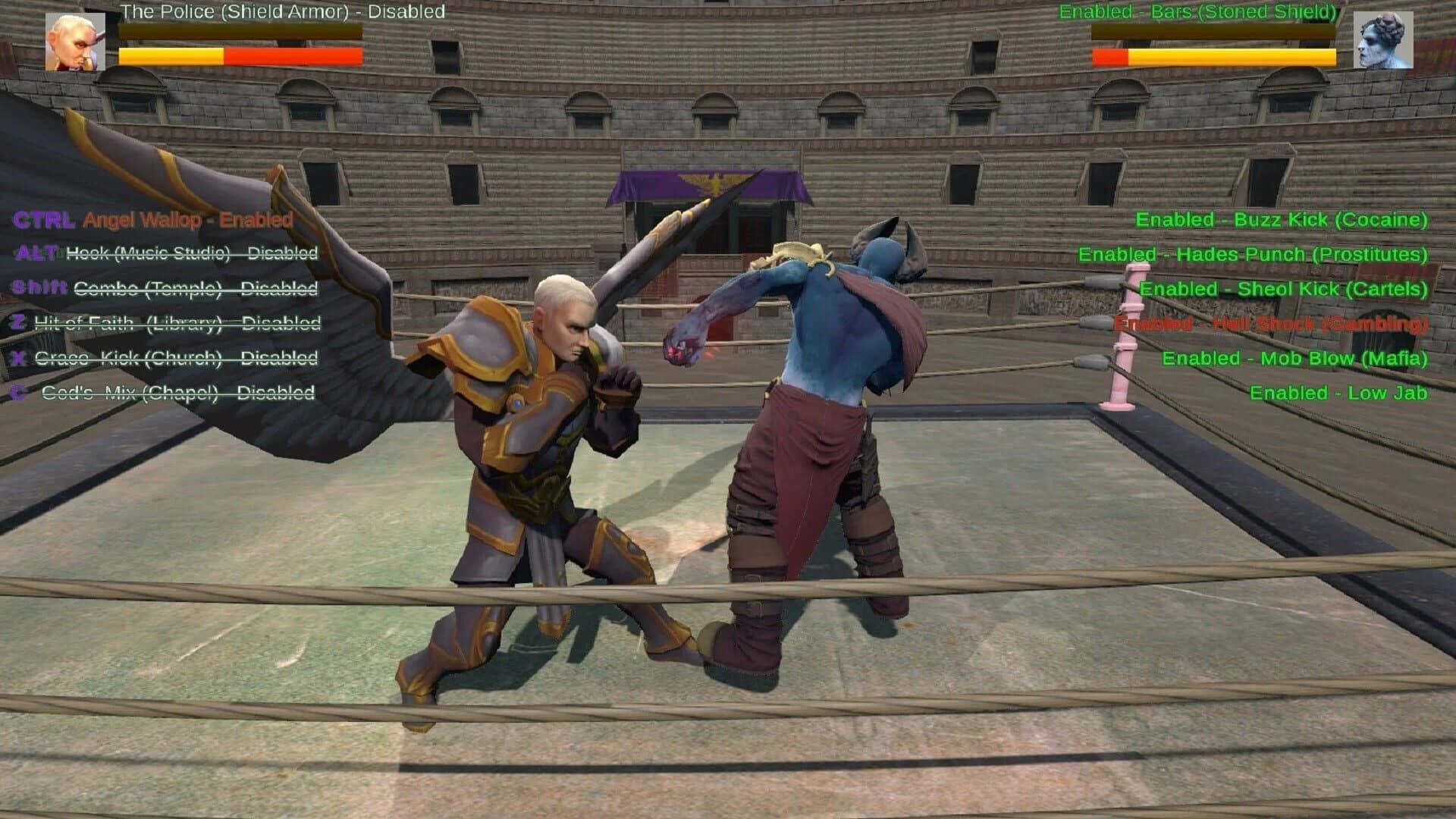Click the Shift key indicator for Combo

tap(37, 287)
